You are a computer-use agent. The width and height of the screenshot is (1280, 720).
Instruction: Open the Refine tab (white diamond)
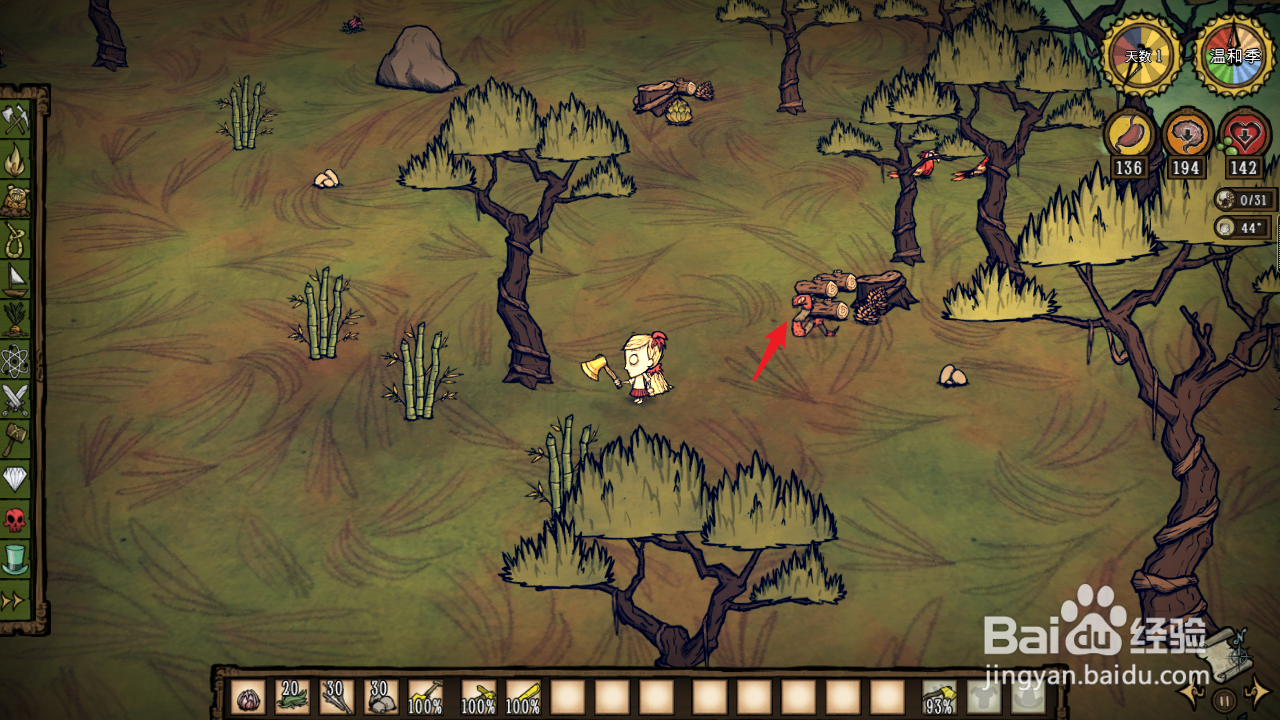tap(16, 479)
